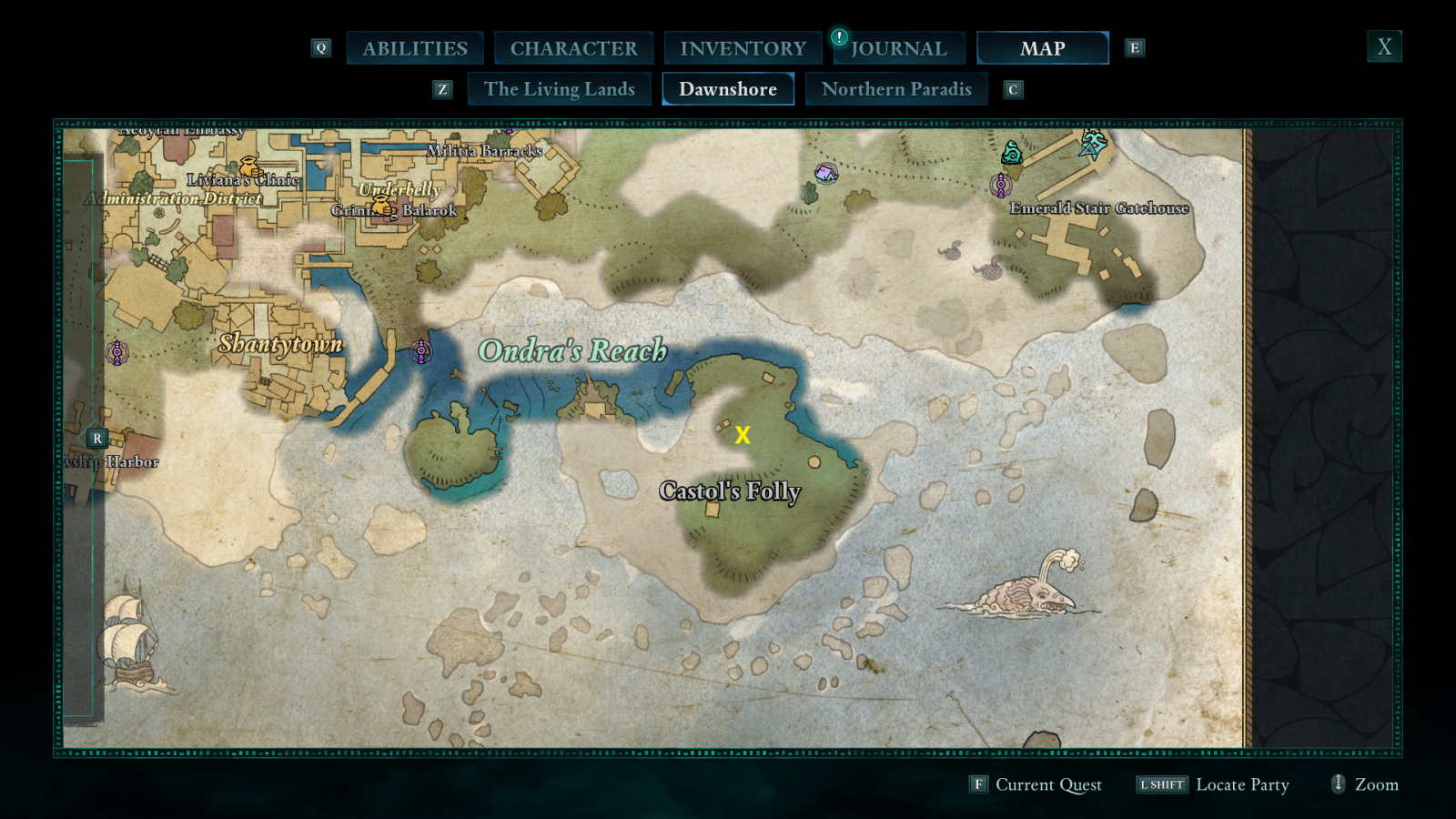The width and height of the screenshot is (1456, 819).
Task: Switch to the INVENTORY tab
Action: (x=743, y=47)
